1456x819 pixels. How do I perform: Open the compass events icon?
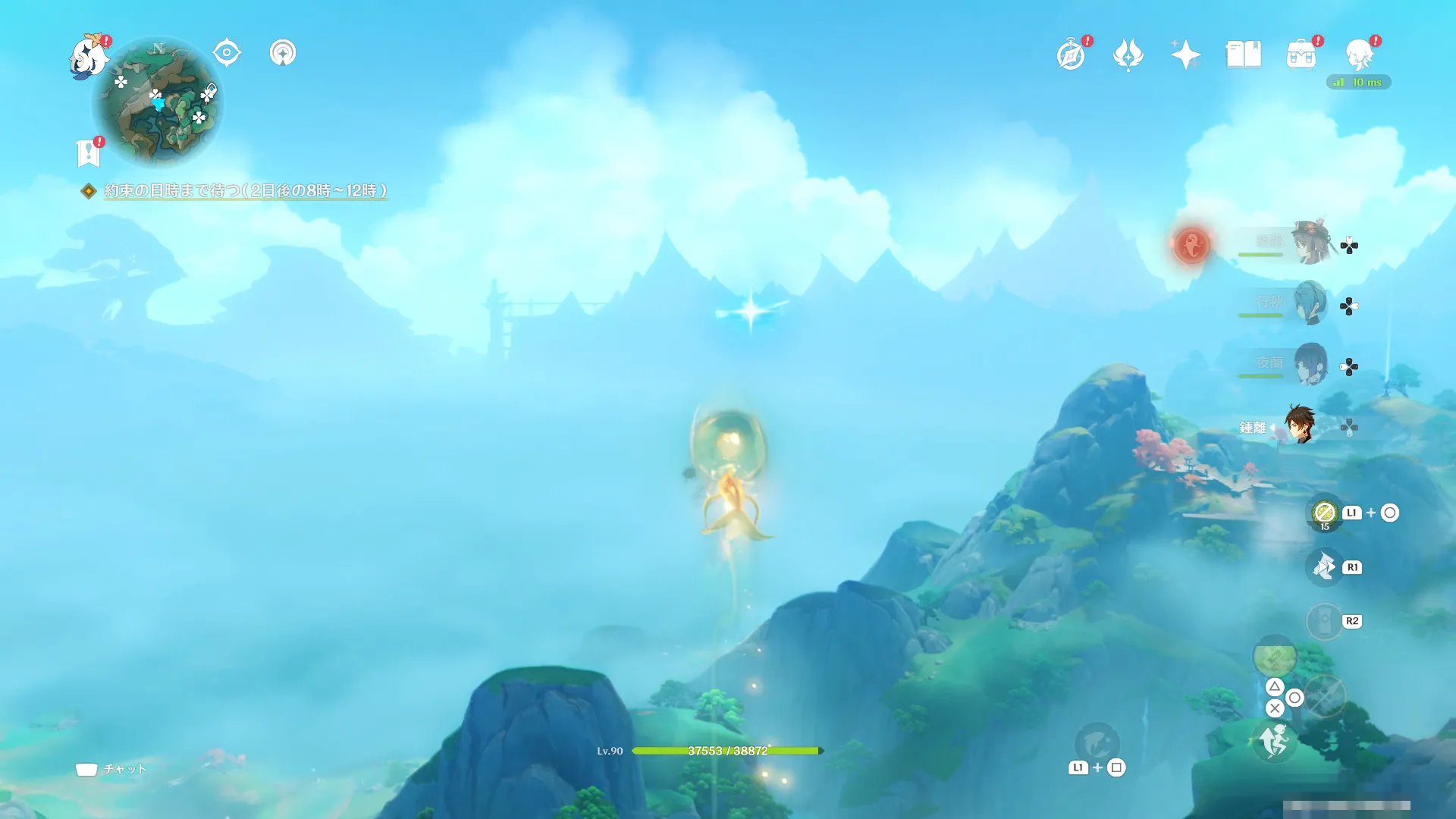pyautogui.click(x=1071, y=55)
